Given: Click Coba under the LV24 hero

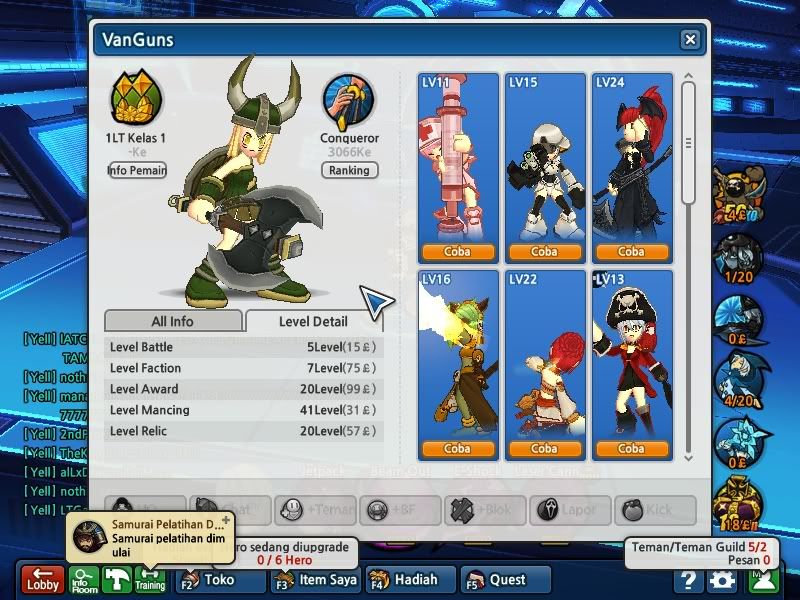Looking at the screenshot, I should (x=631, y=251).
